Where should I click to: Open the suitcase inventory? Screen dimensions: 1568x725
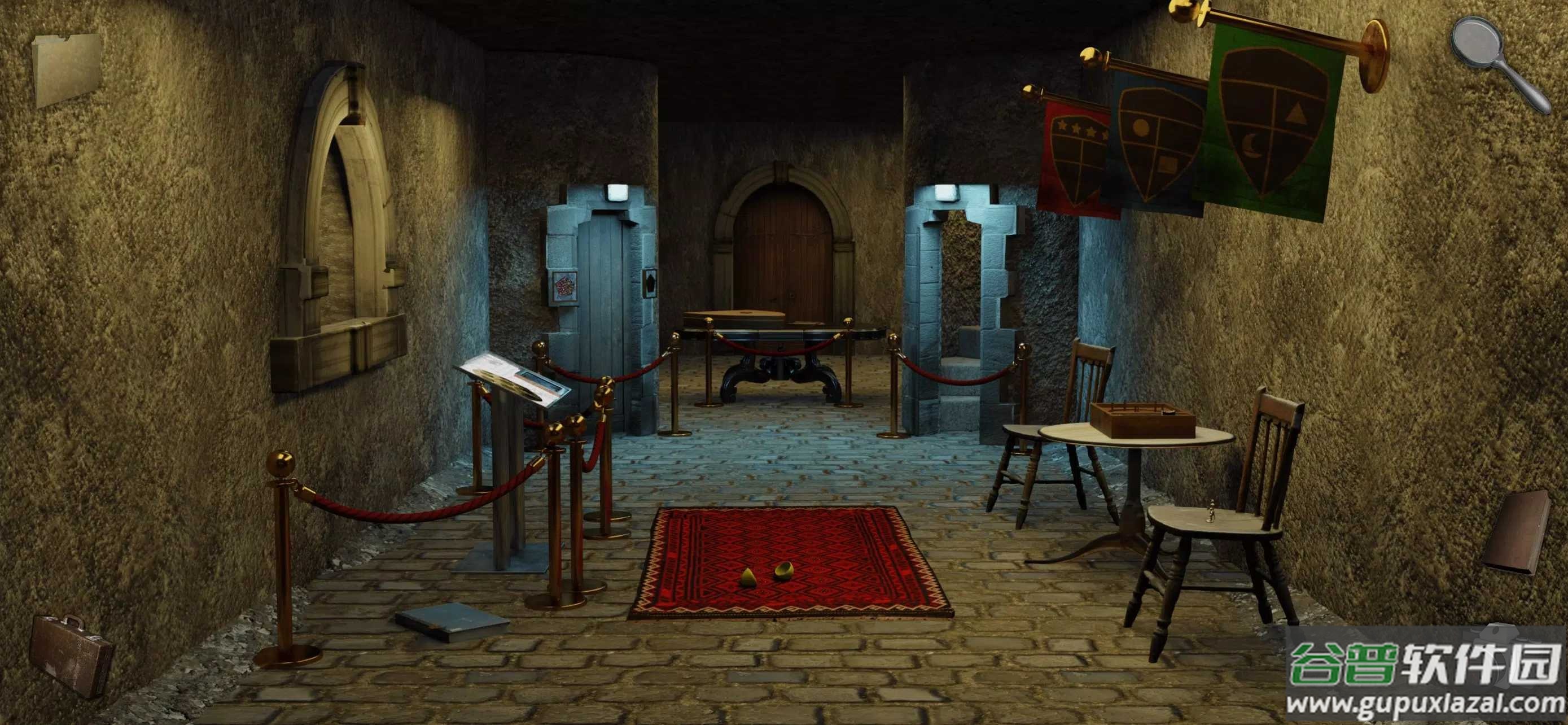pyautogui.click(x=70, y=653)
